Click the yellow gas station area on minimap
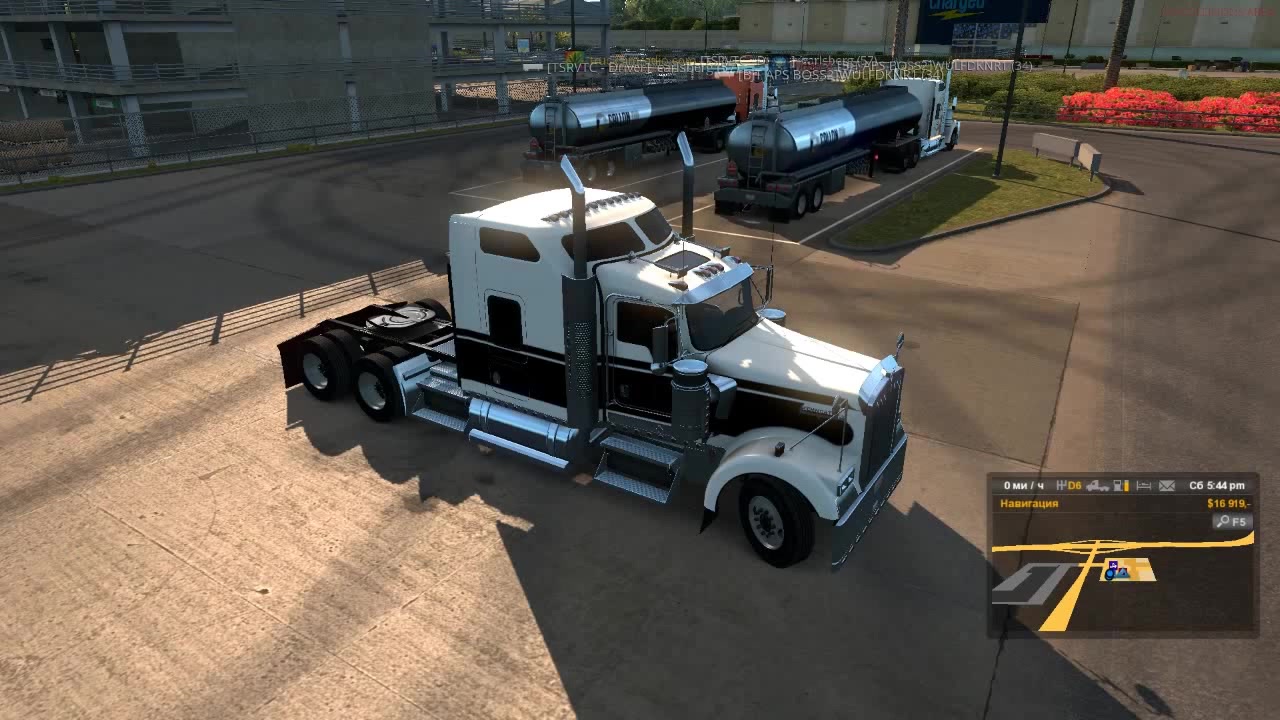1280x720 pixels. tap(1135, 568)
